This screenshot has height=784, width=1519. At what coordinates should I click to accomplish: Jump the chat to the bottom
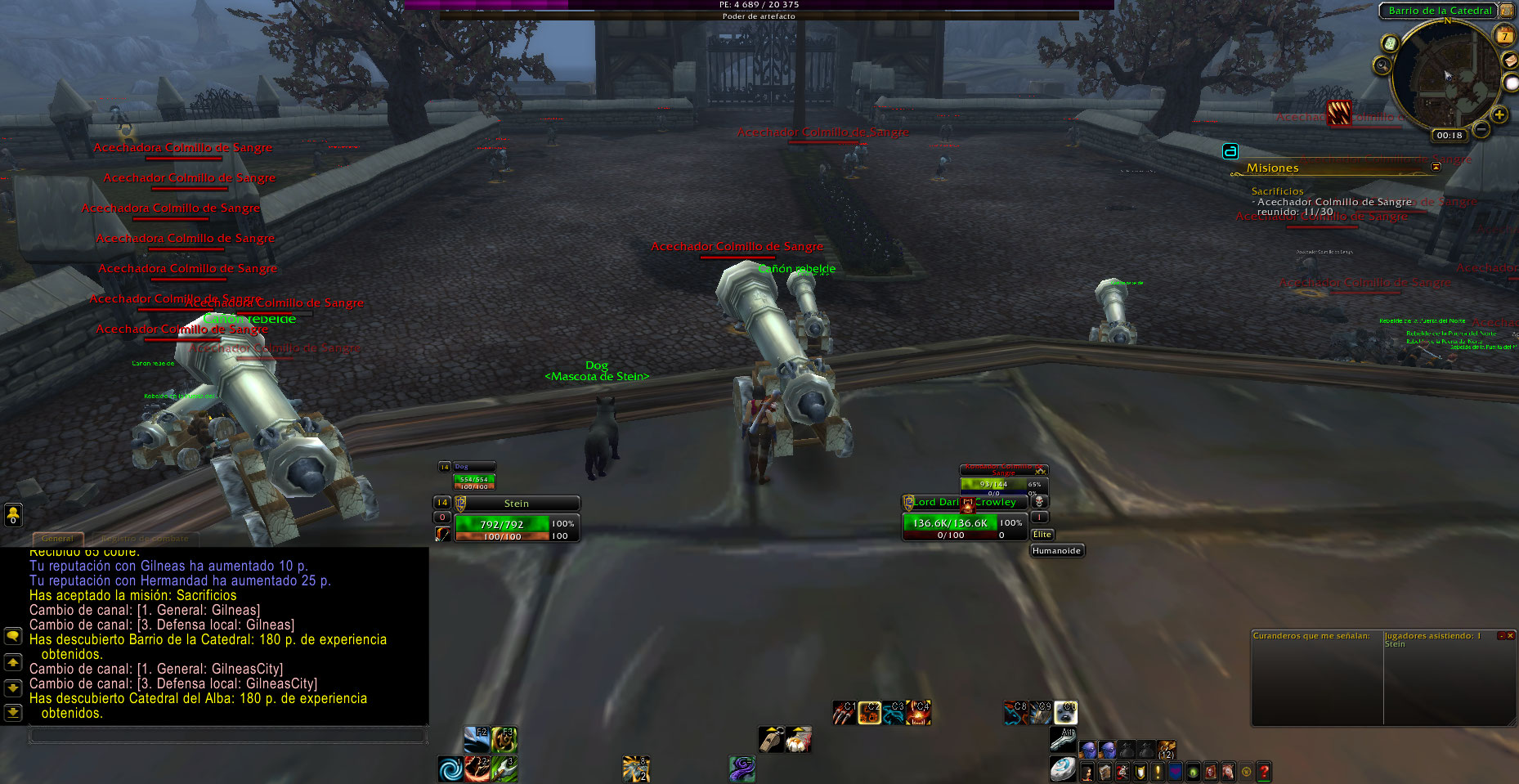click(13, 712)
